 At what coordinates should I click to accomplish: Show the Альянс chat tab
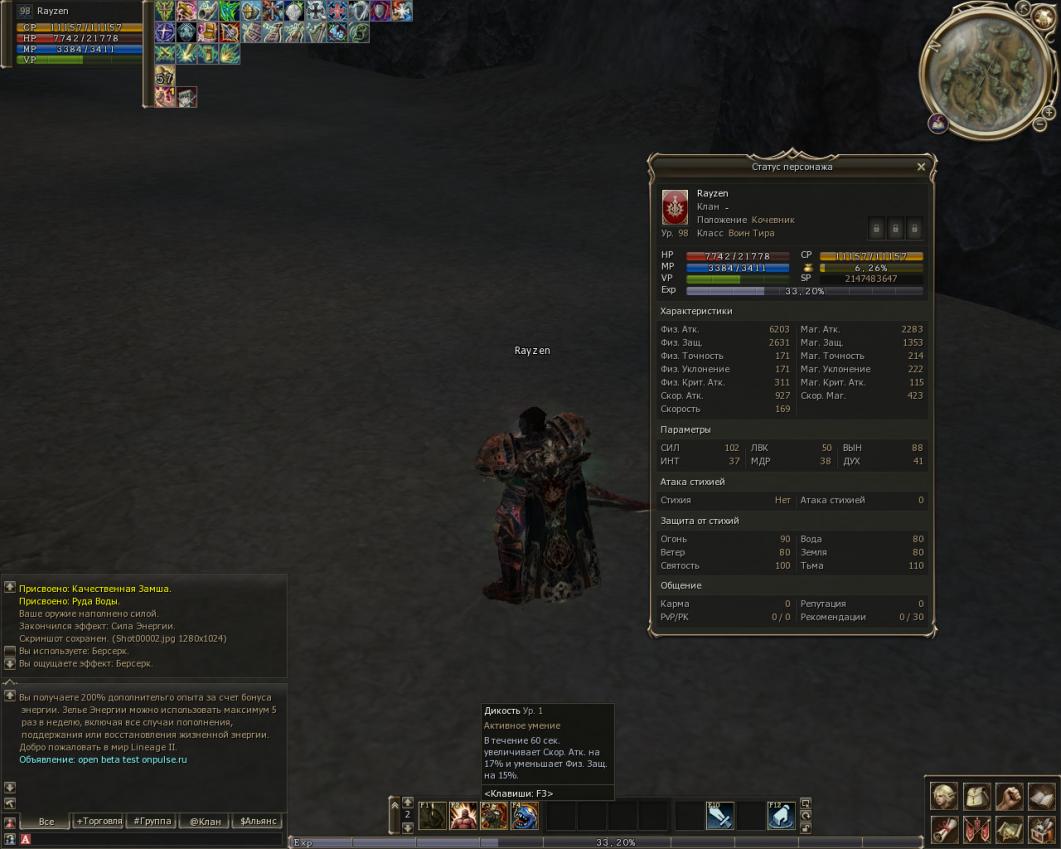258,821
